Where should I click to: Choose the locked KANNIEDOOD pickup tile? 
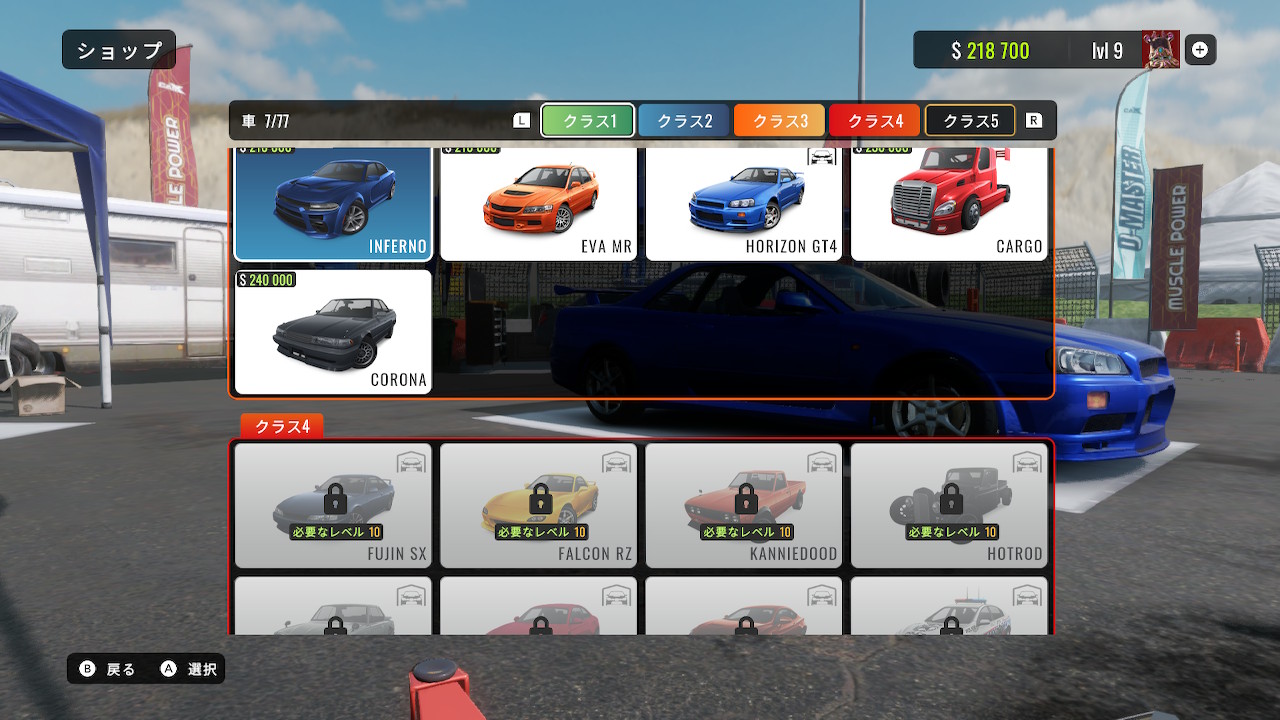(744, 505)
